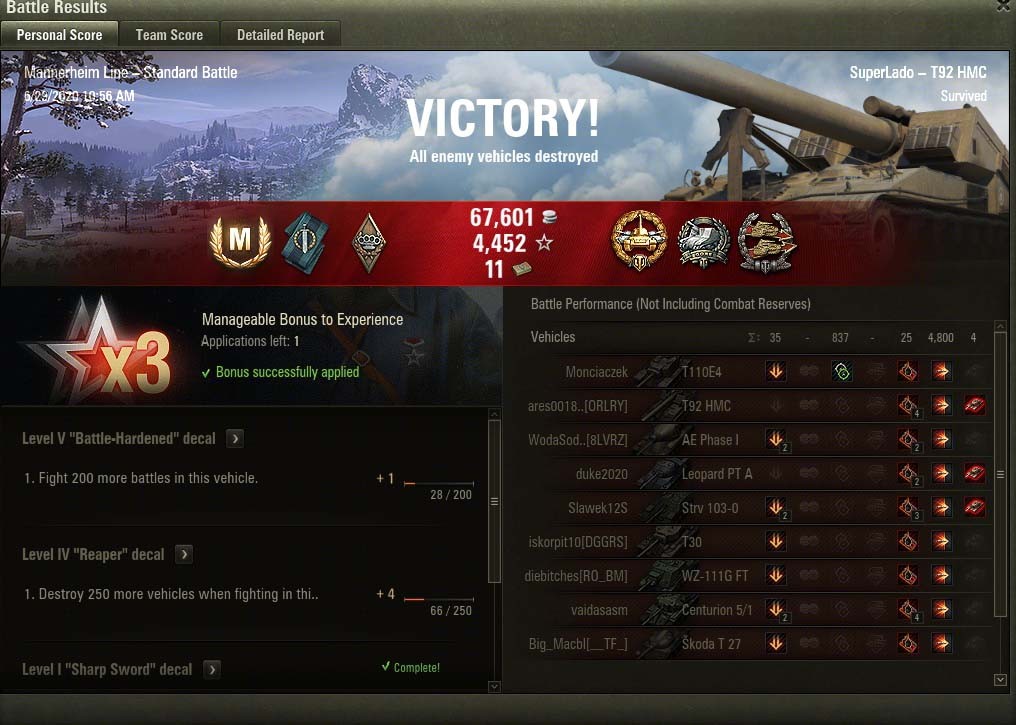Expand the Sharp Sword decal details
1016x725 pixels.
212,669
